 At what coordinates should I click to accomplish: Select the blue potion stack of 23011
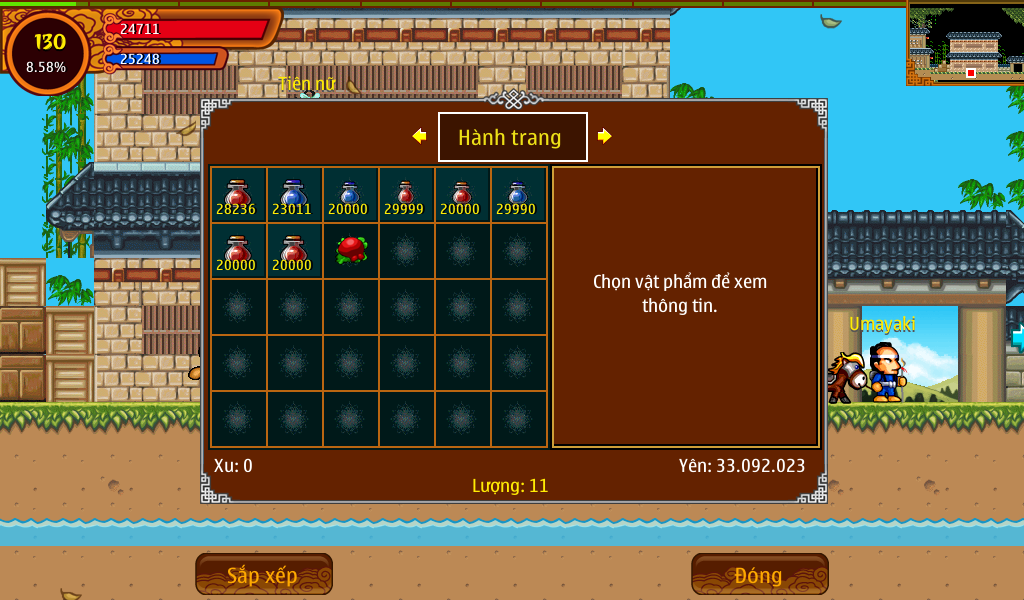(293, 195)
